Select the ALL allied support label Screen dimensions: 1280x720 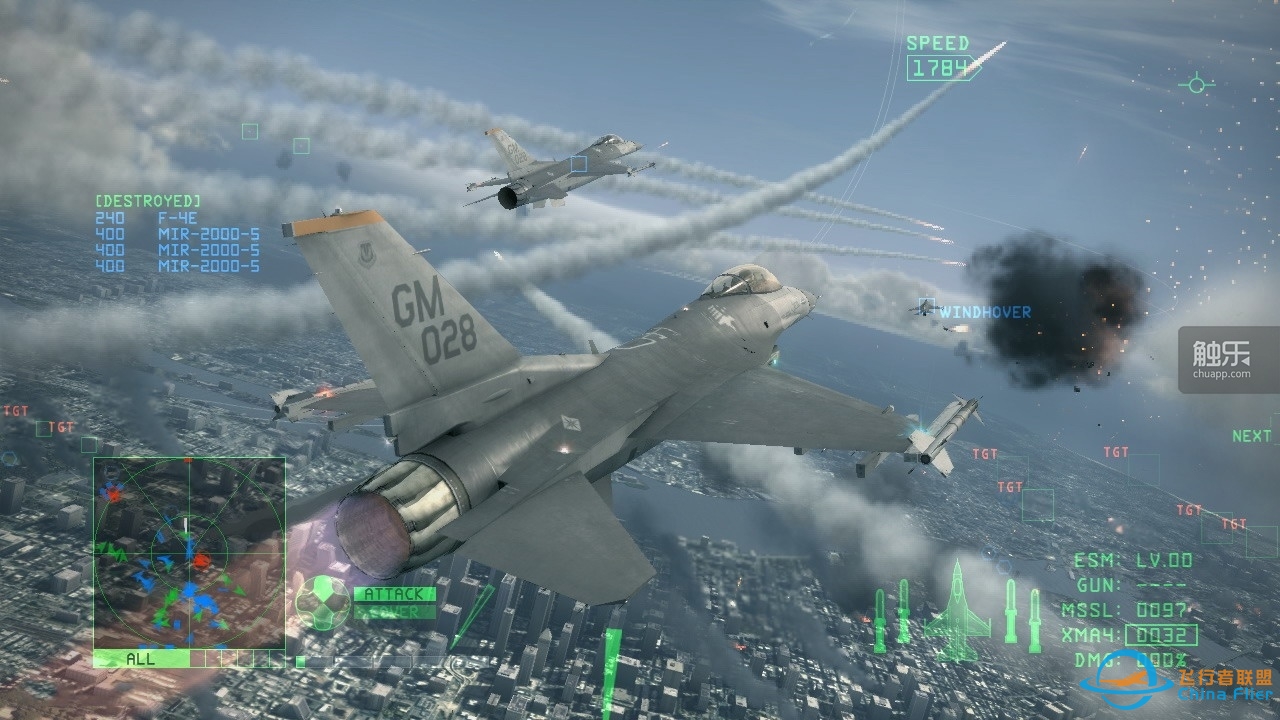point(141,659)
